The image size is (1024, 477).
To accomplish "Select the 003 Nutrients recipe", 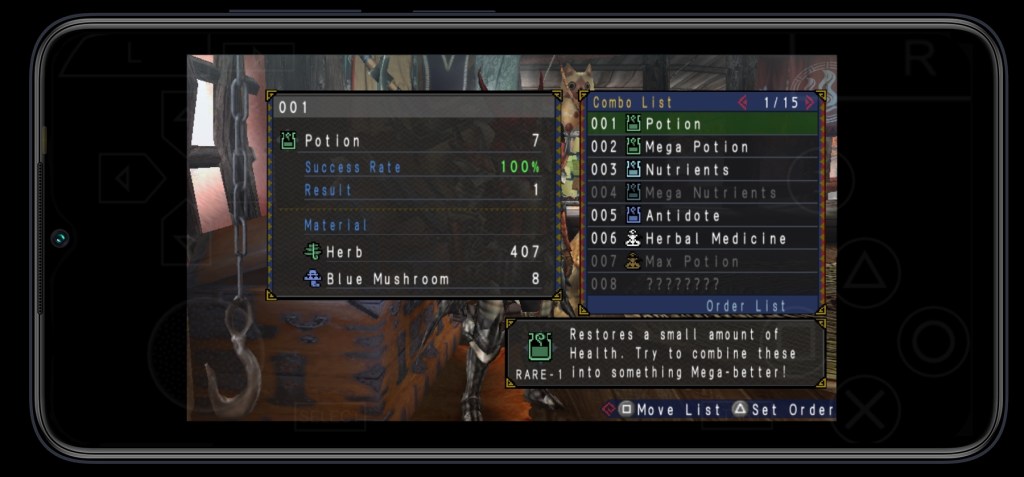I will 702,170.
